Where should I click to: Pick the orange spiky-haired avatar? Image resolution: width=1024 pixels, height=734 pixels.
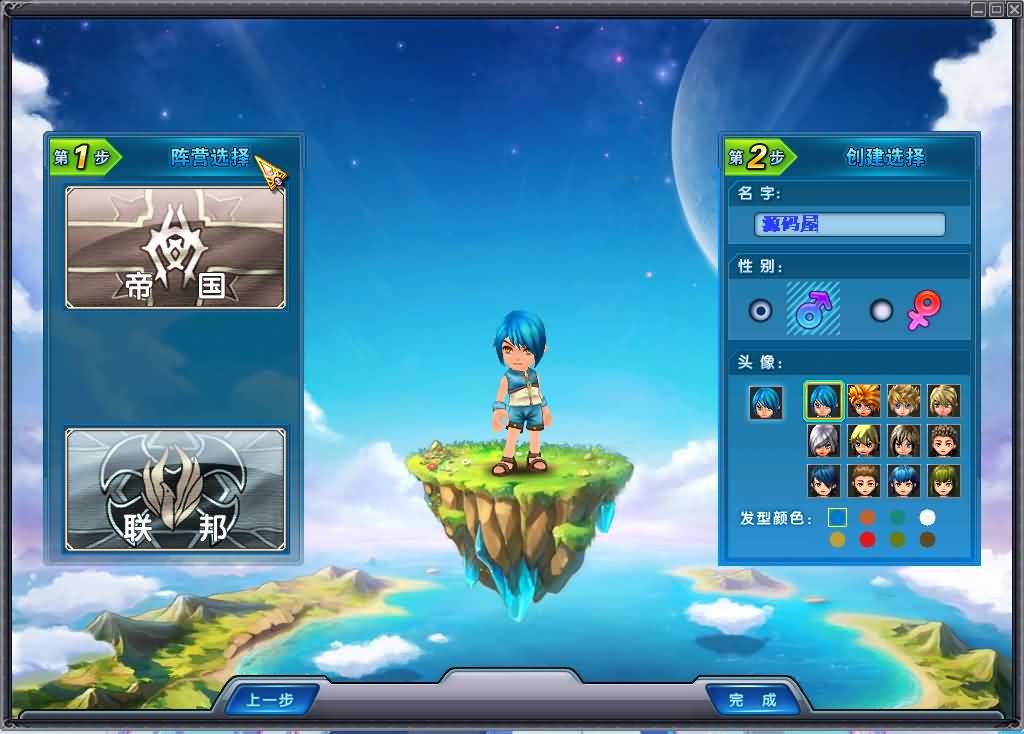tap(863, 400)
